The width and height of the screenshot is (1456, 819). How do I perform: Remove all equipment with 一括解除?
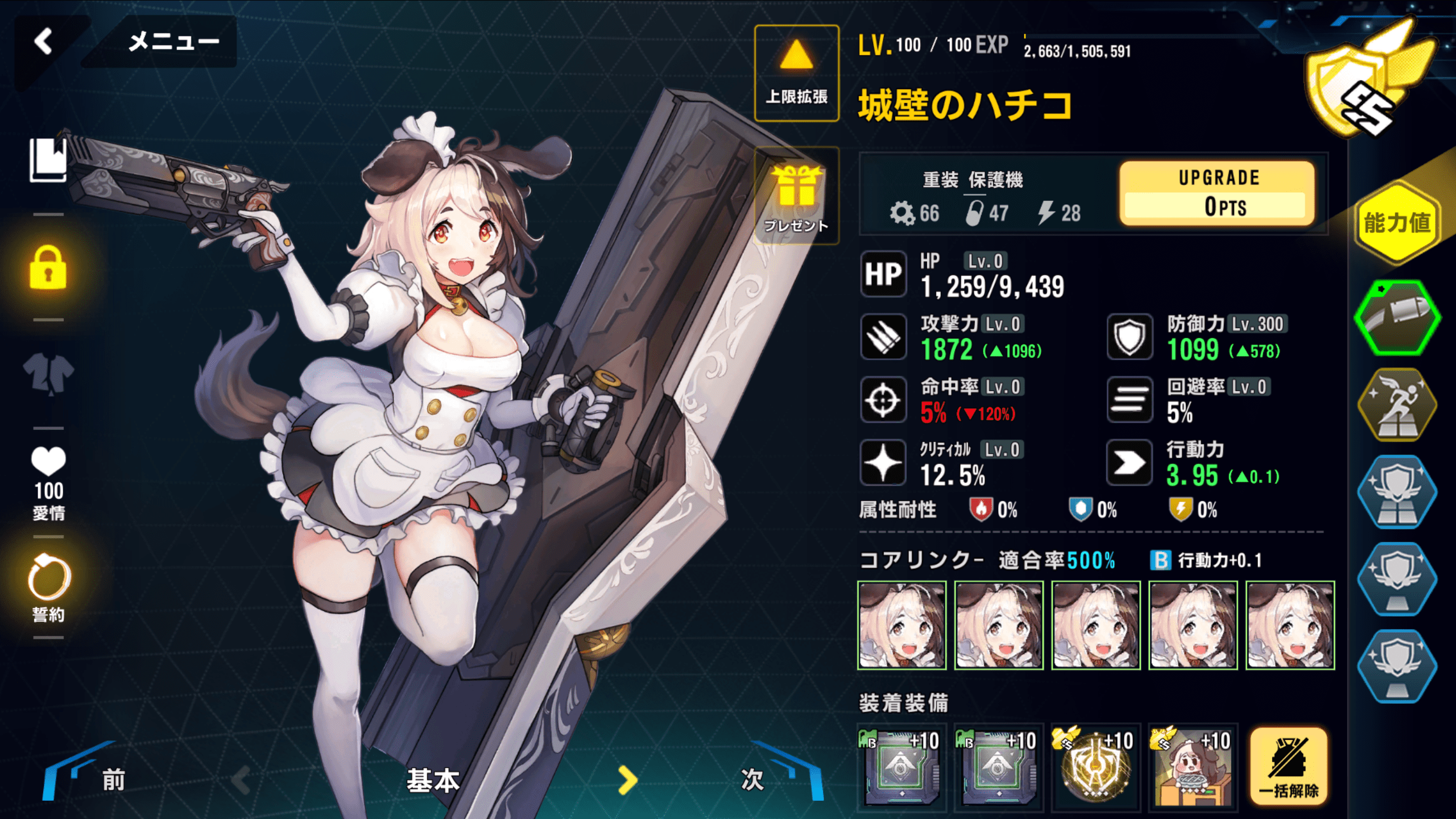pos(1289,766)
